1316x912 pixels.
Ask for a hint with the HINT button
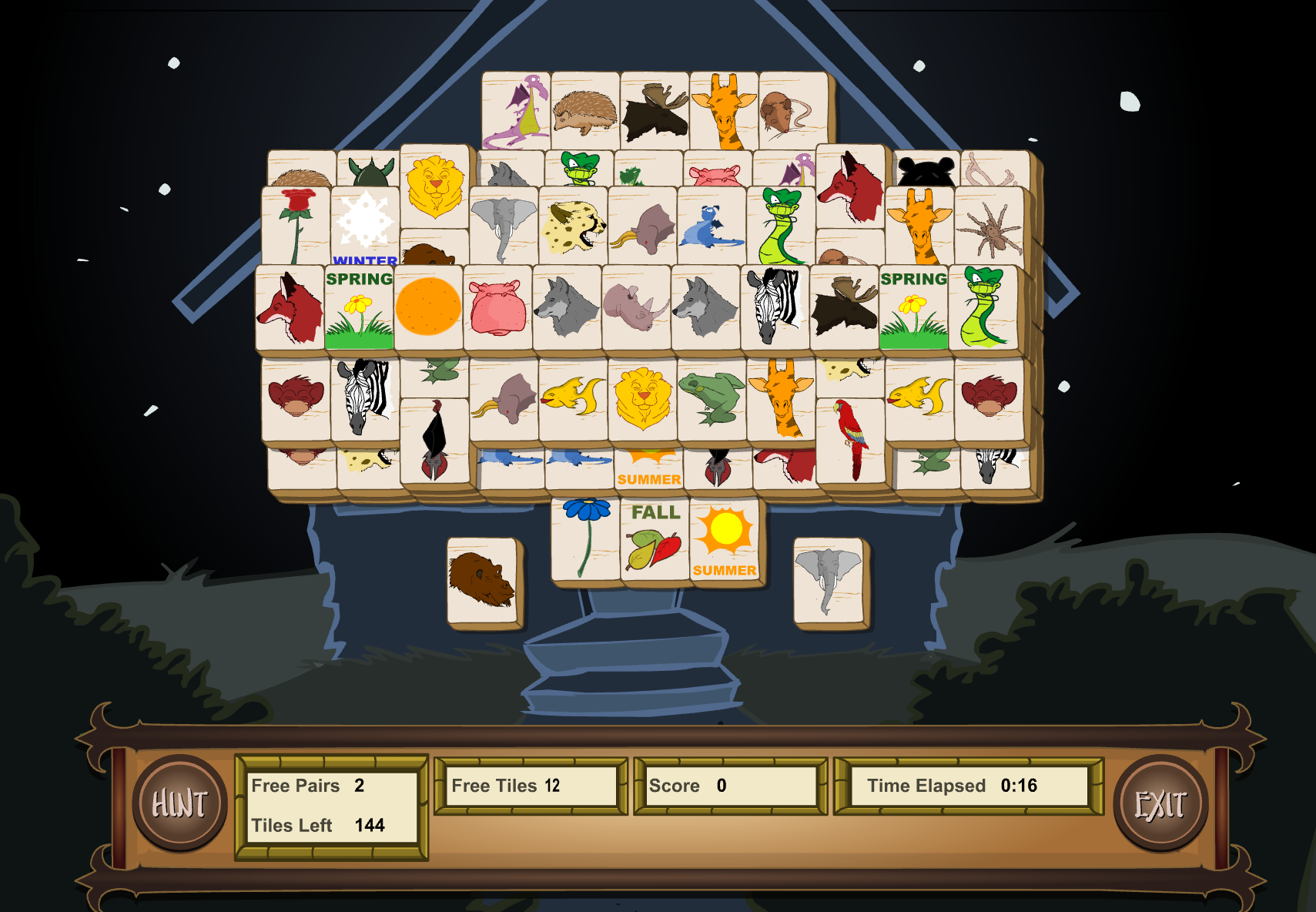[x=179, y=803]
